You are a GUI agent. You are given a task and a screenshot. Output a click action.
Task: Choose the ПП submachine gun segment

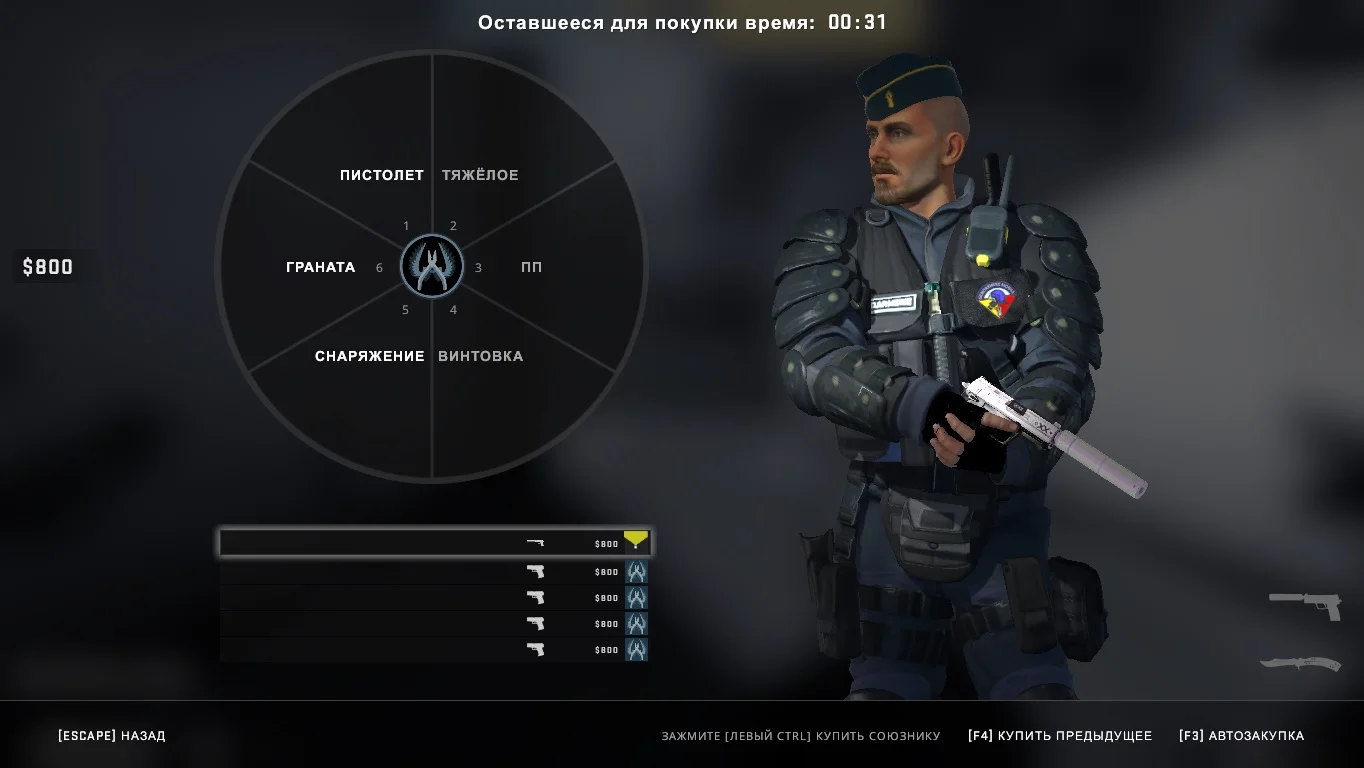click(531, 267)
